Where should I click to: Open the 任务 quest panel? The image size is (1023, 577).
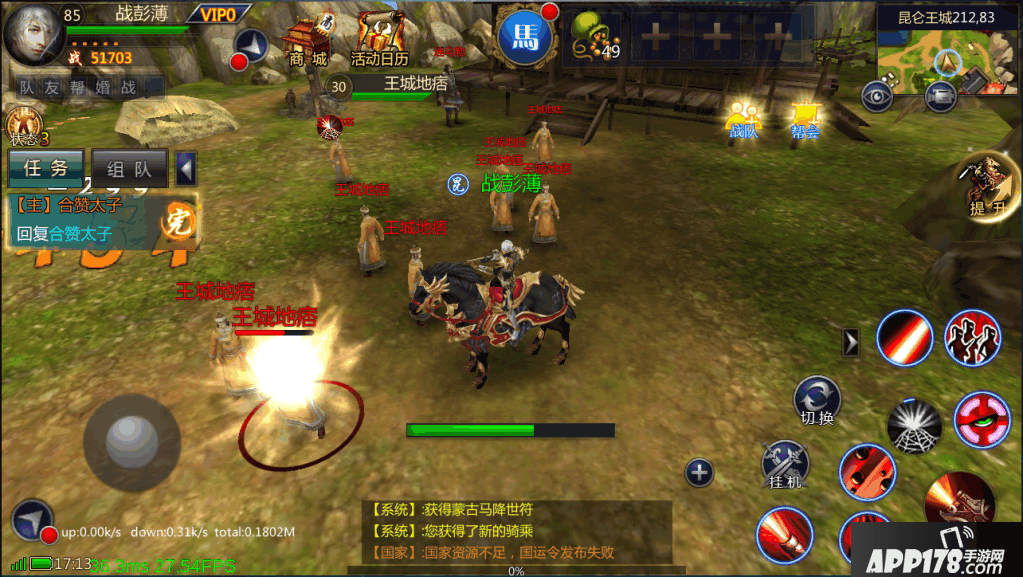(x=46, y=169)
